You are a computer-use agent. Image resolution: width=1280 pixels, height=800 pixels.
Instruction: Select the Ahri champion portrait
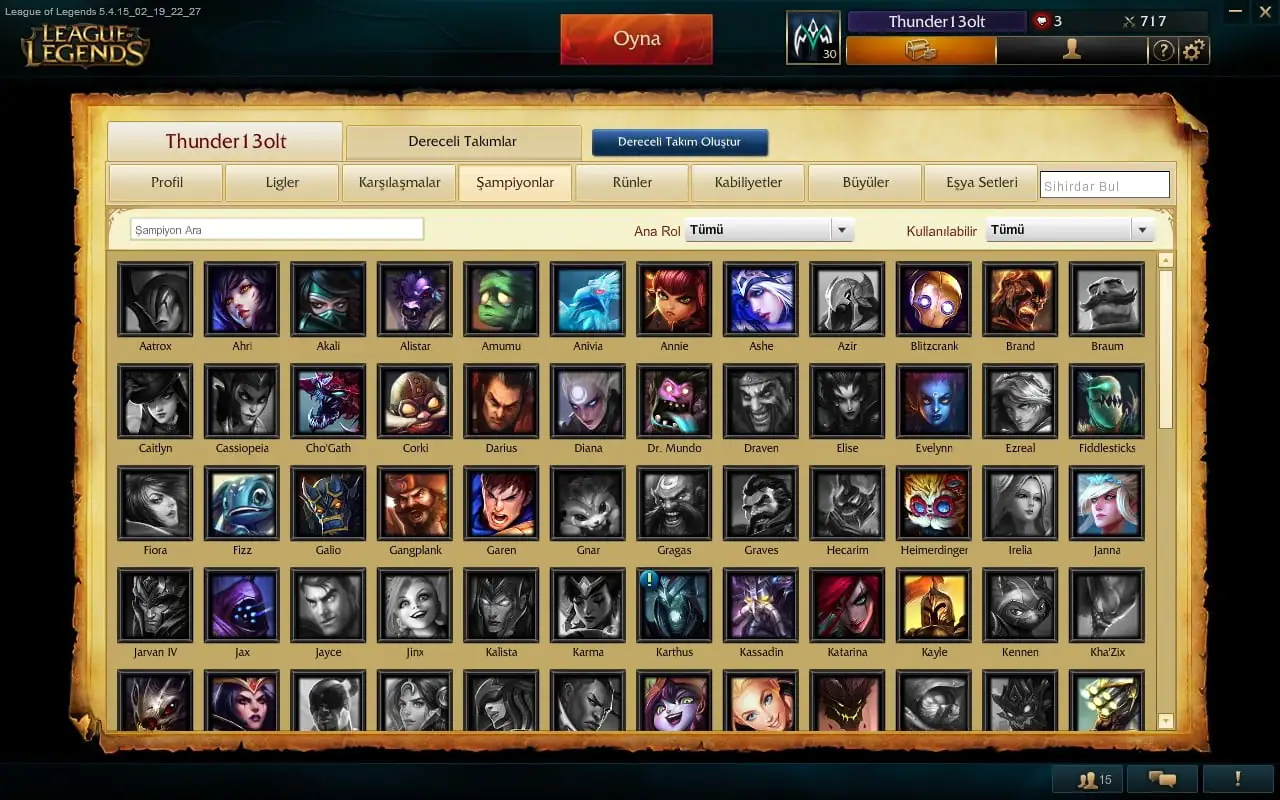click(242, 300)
